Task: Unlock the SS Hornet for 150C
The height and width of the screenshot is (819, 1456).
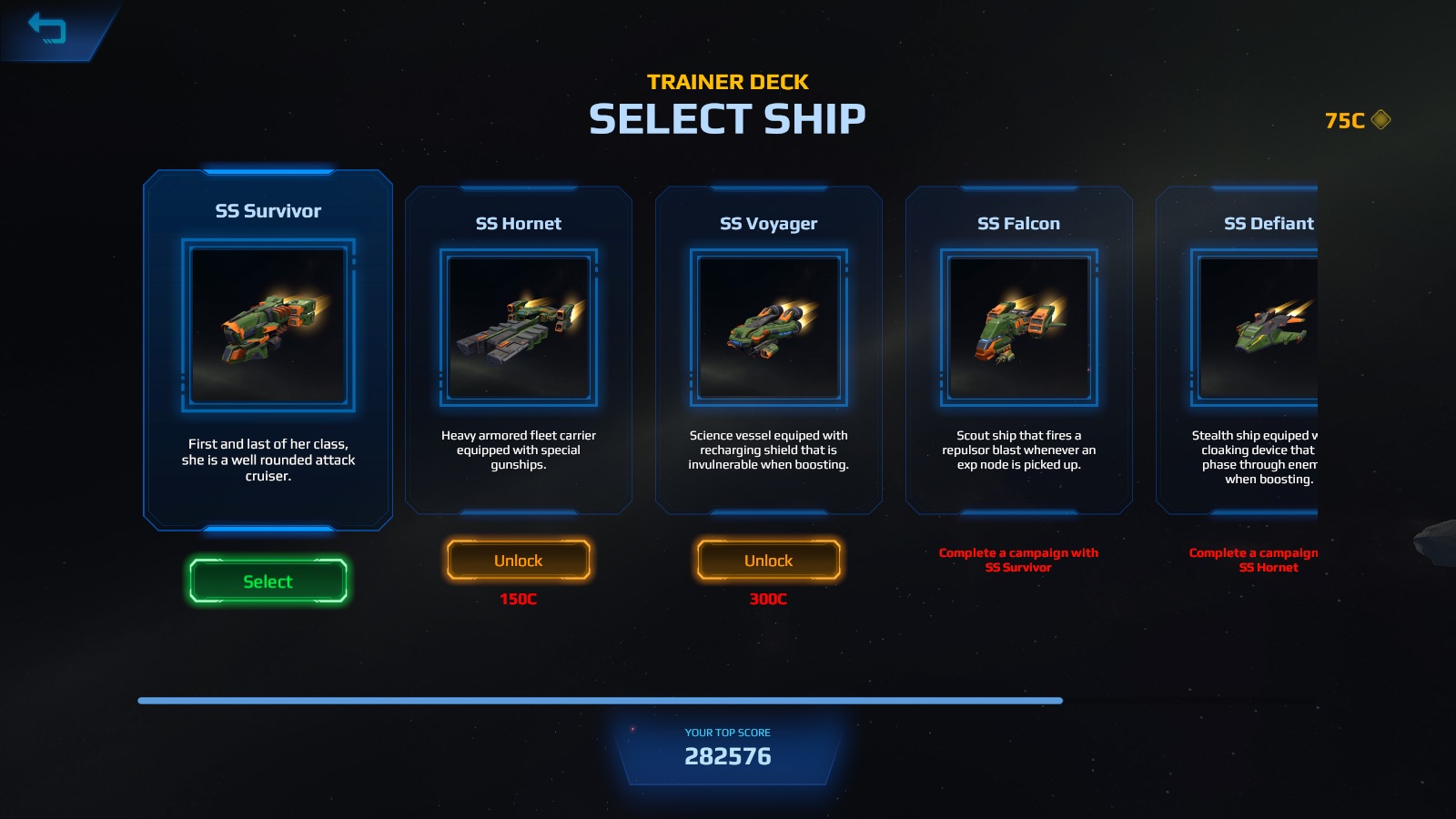Action: pyautogui.click(x=518, y=560)
